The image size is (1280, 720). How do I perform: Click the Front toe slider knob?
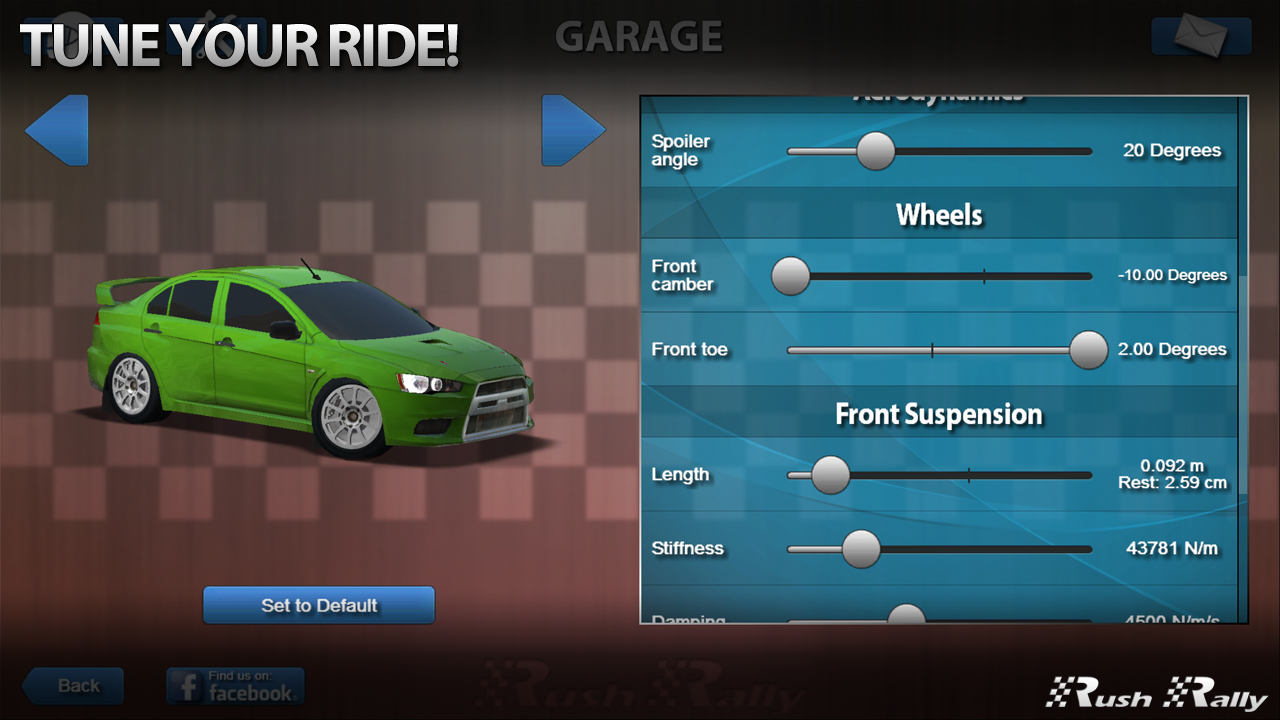click(x=1088, y=350)
